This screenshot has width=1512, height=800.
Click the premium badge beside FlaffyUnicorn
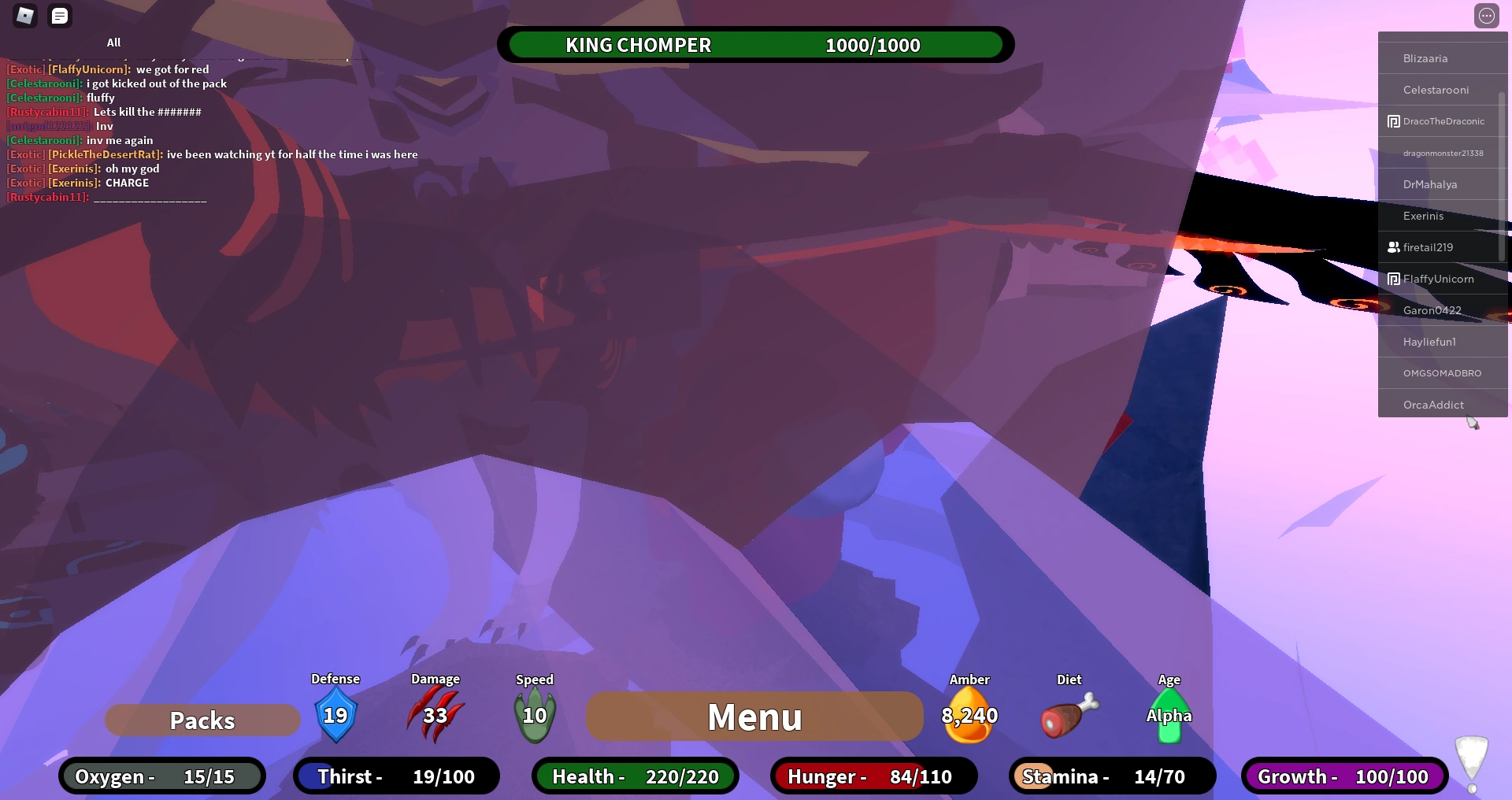pyautogui.click(x=1393, y=279)
